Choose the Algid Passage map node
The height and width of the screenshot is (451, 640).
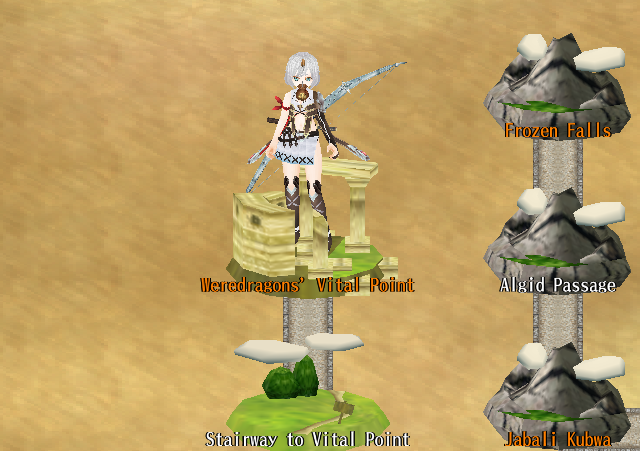click(x=557, y=244)
